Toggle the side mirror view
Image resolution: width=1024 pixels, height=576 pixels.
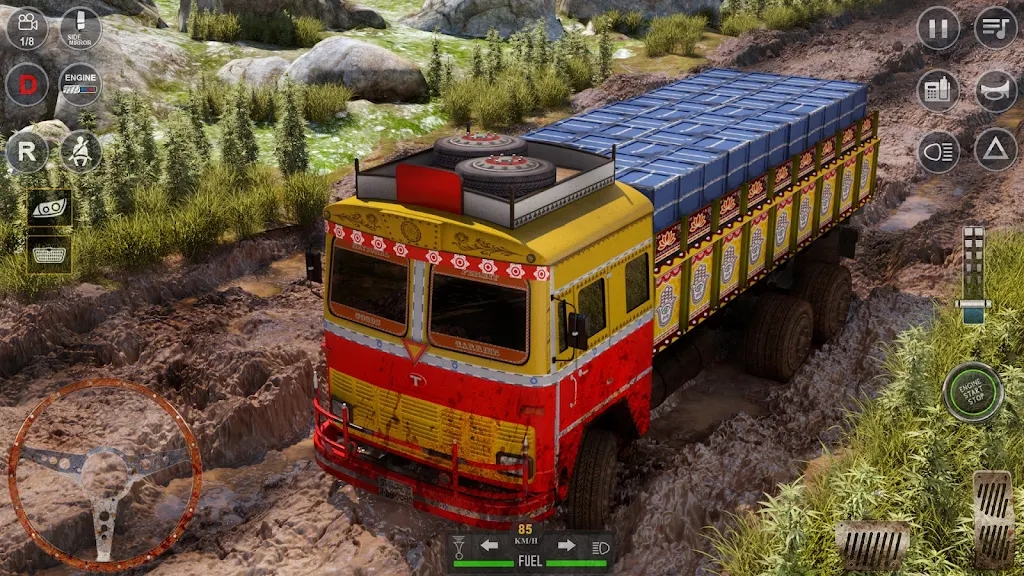(x=80, y=28)
